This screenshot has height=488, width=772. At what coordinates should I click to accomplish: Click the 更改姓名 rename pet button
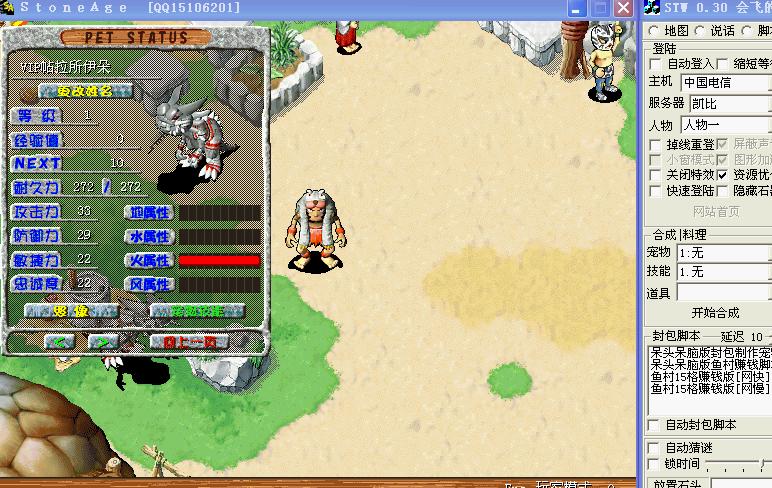coord(86,91)
